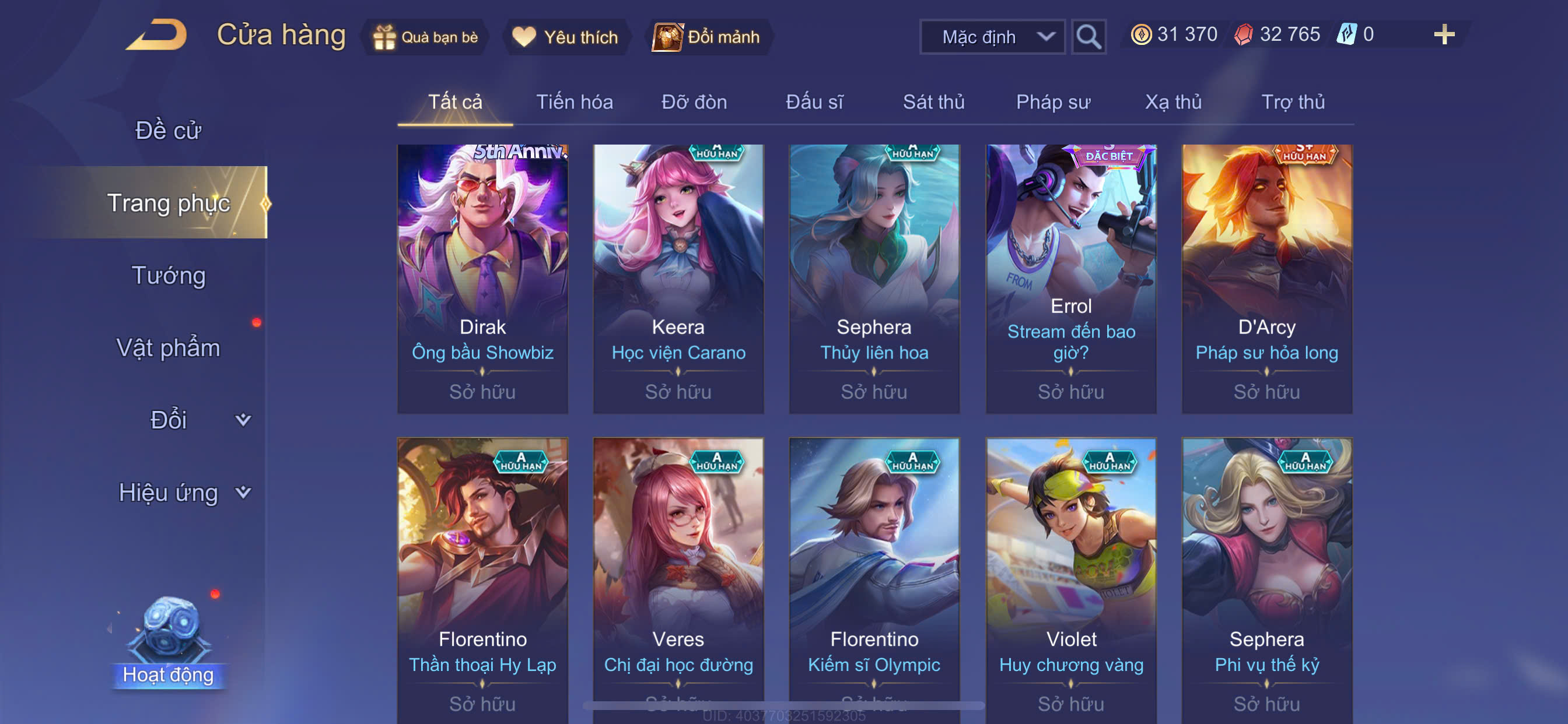Viewport: 1568px width, 724px height.
Task: Expand the Mặc định sort dropdown
Action: point(992,37)
